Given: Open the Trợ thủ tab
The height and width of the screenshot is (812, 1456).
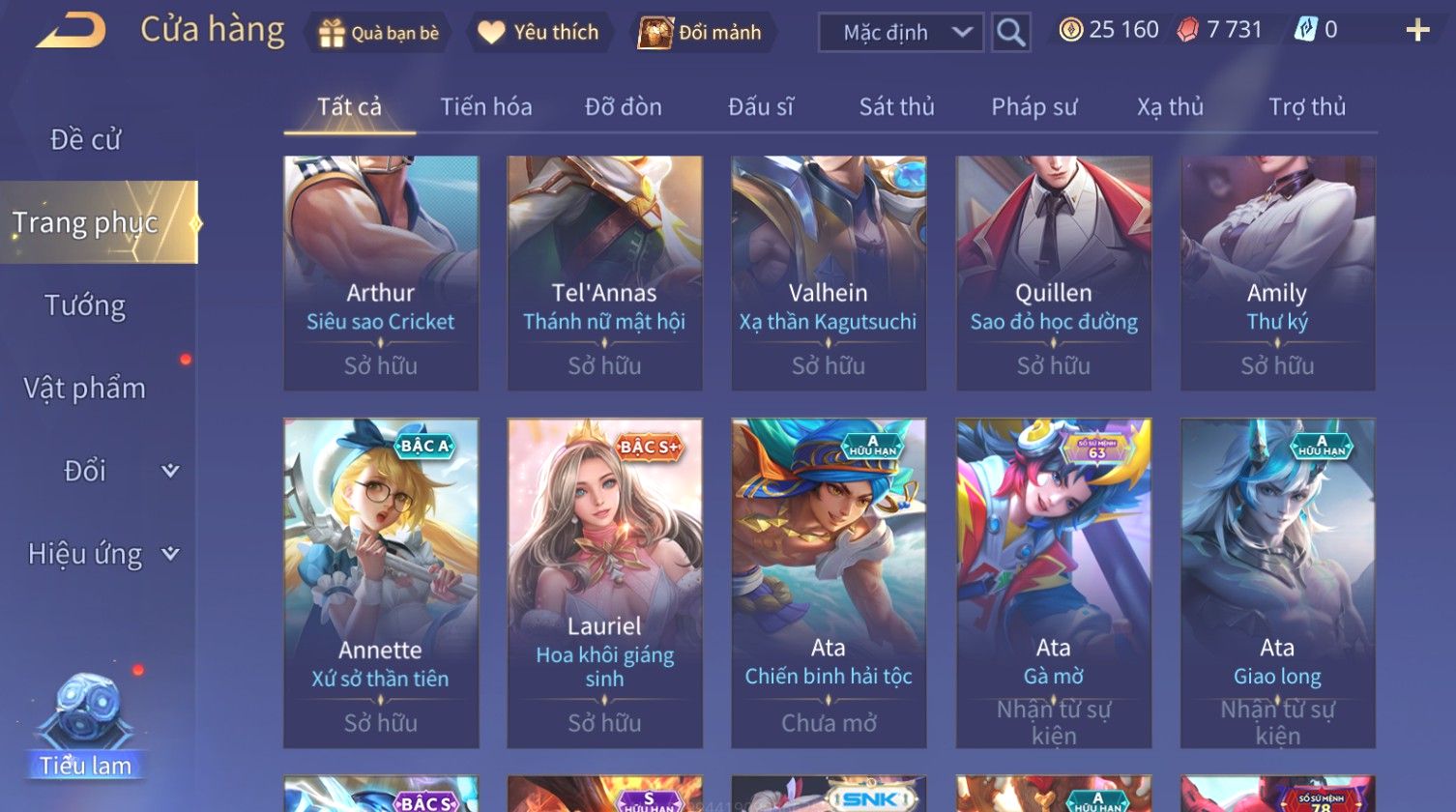Looking at the screenshot, I should [x=1307, y=107].
